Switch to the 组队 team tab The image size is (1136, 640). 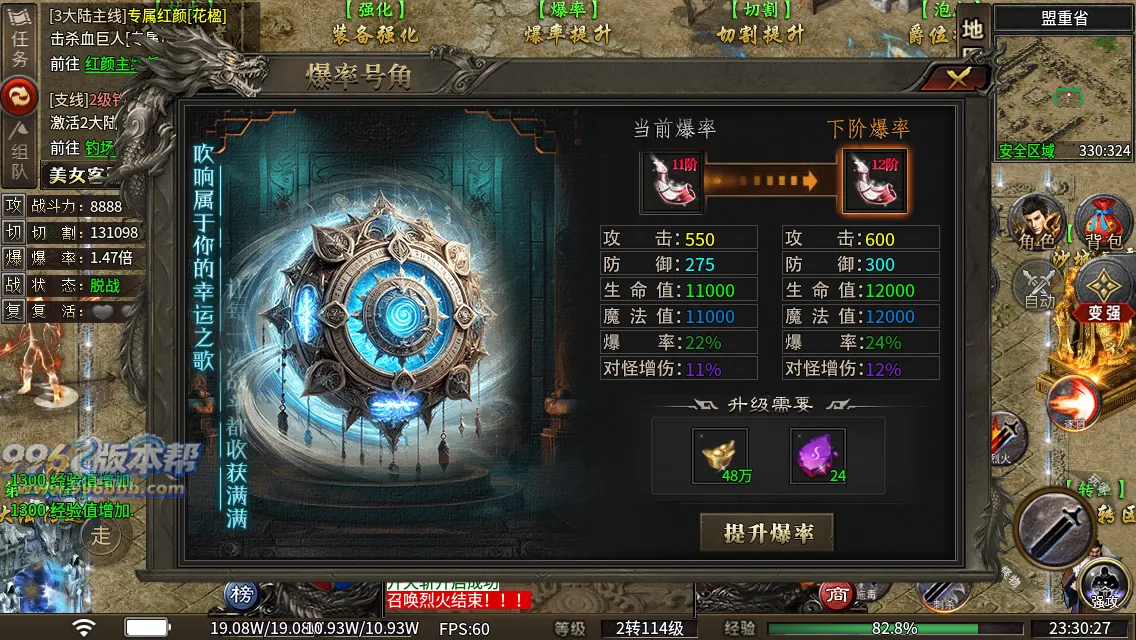19,142
